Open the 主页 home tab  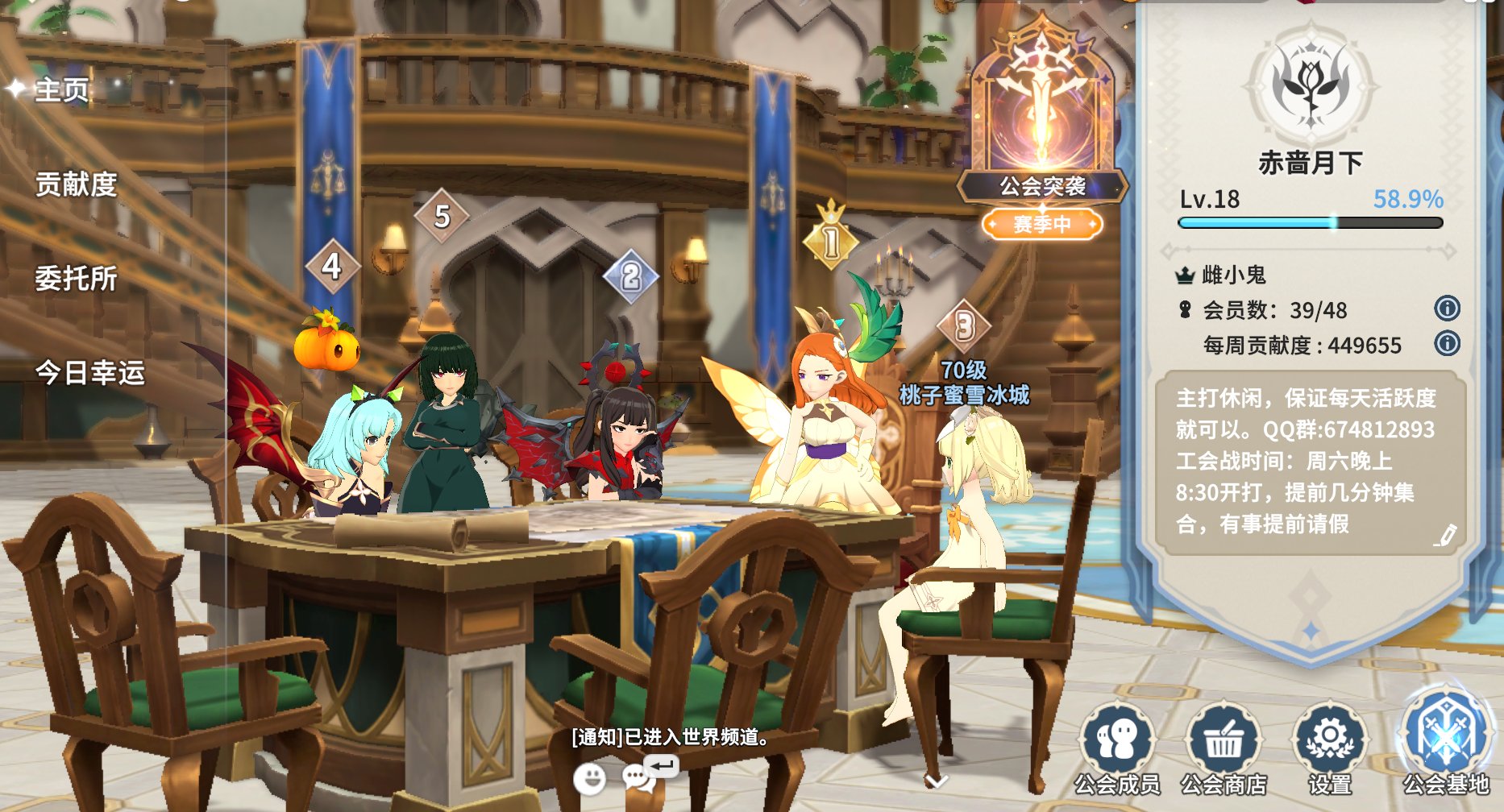coord(61,89)
